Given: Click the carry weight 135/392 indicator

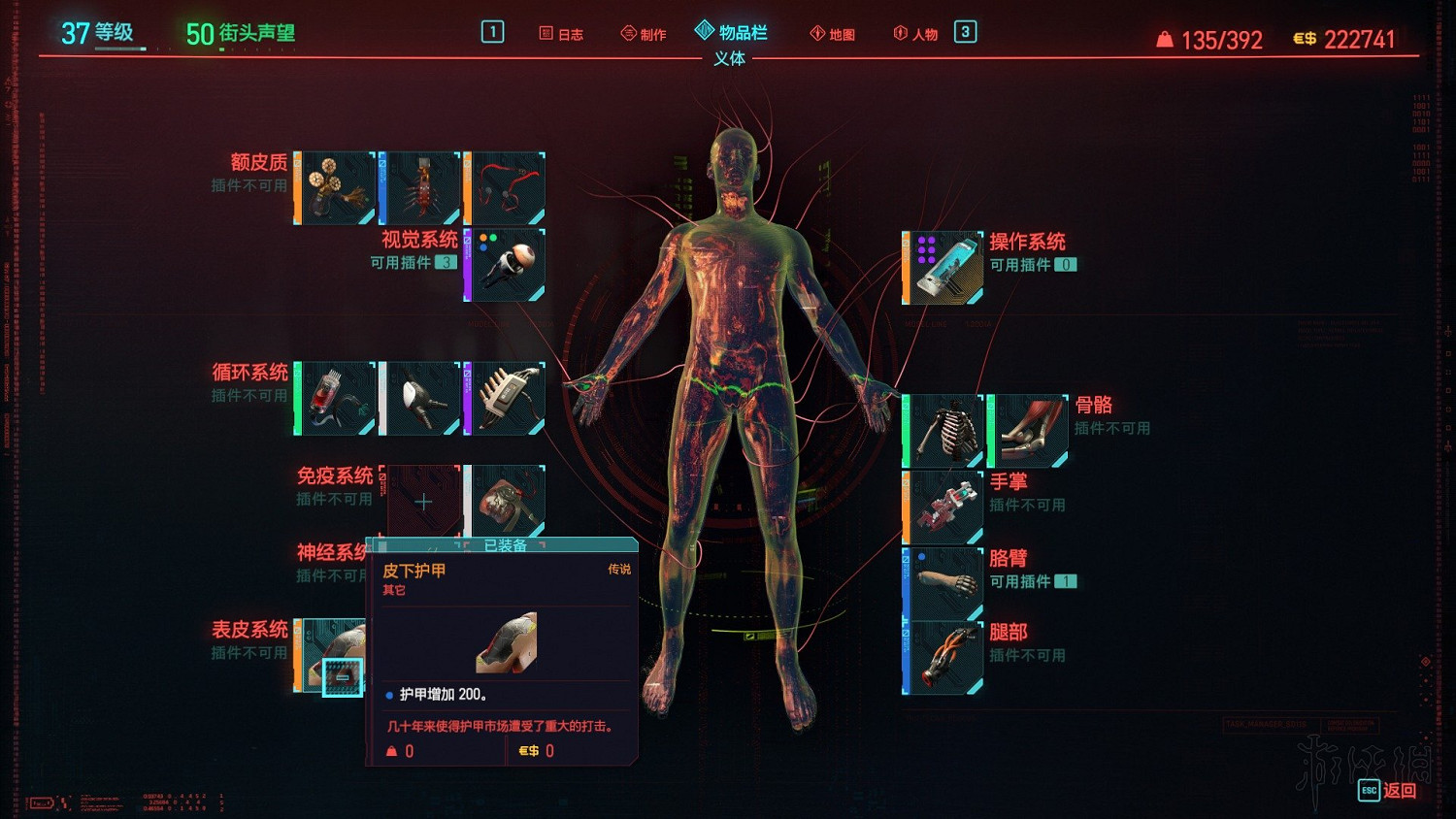Looking at the screenshot, I should point(1209,39).
